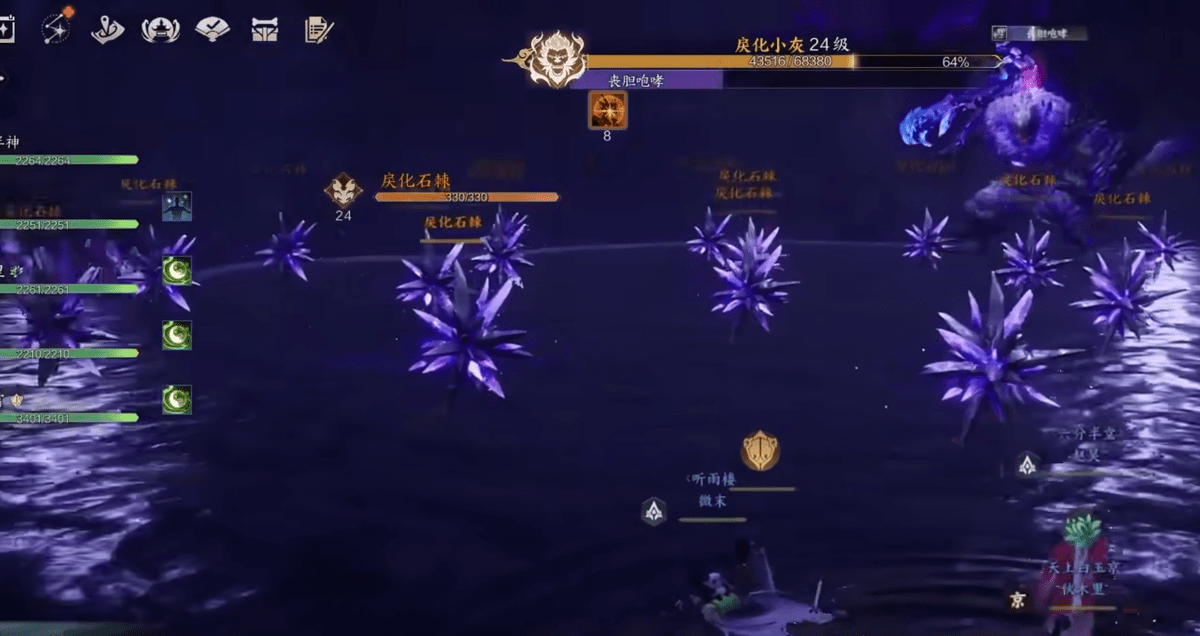Screen dimensions: 1200x636
Task: Open the map pin icon
Action: (107, 30)
